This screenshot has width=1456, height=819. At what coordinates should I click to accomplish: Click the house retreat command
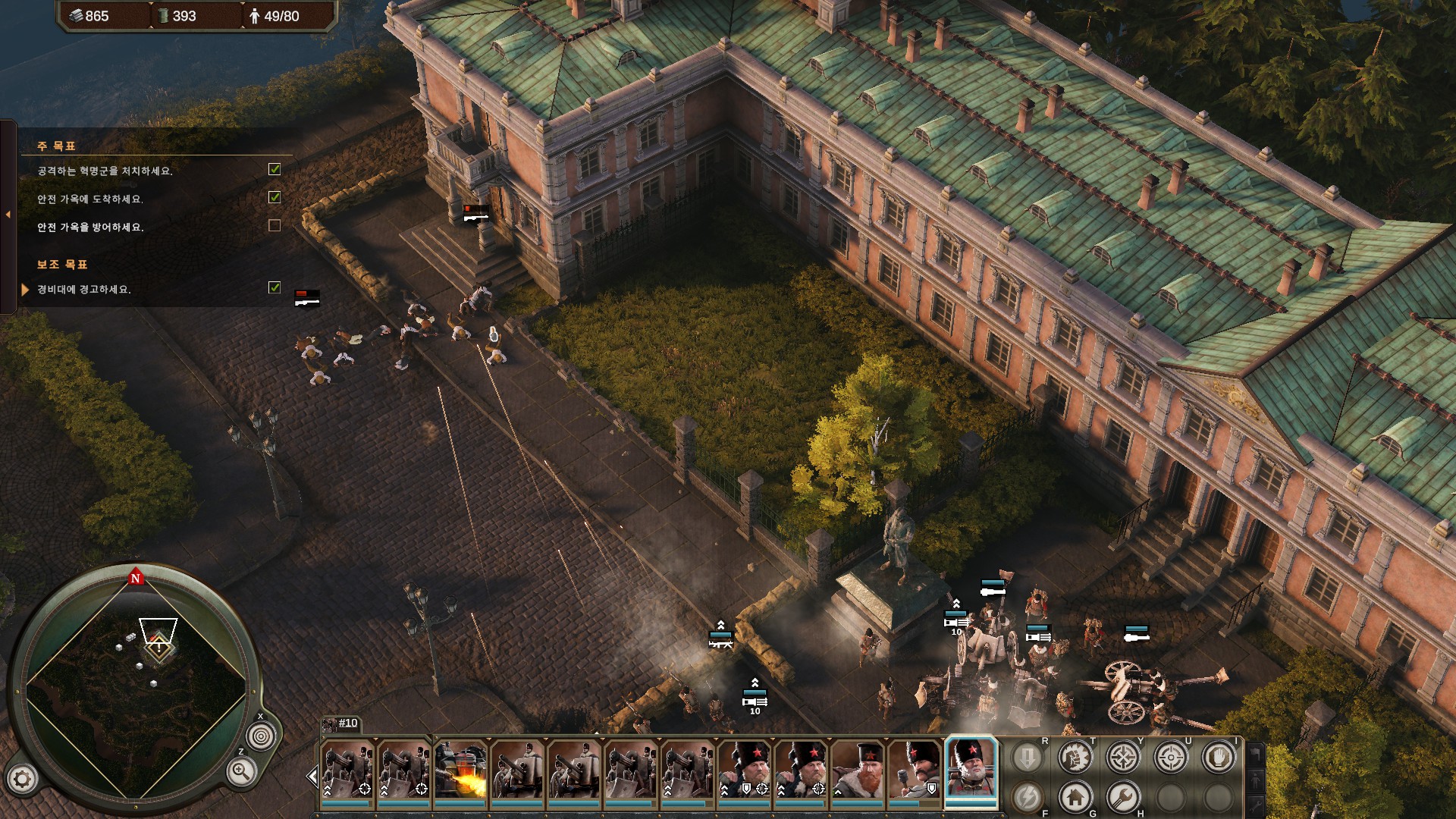[1075, 797]
